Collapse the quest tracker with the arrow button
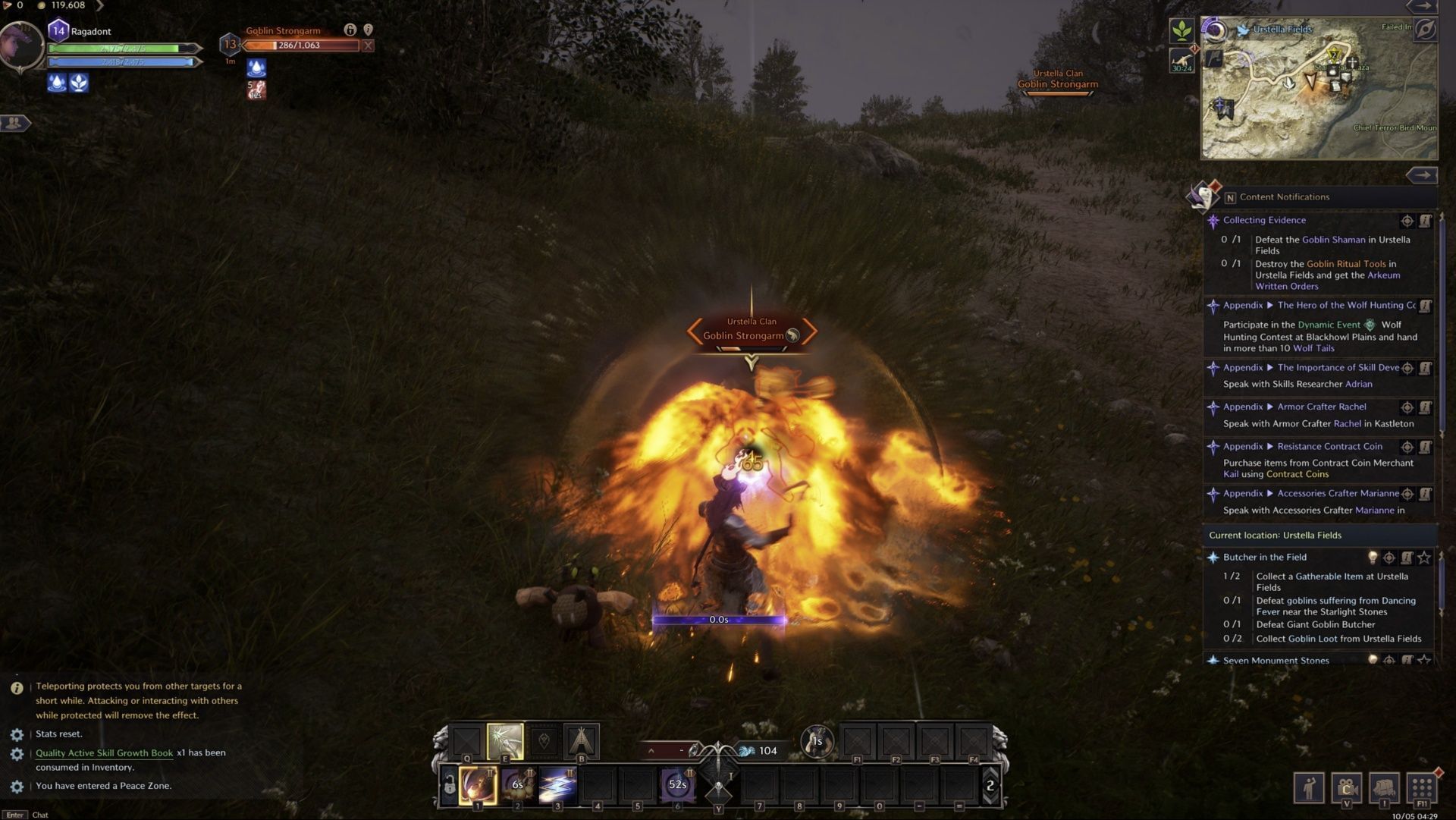1456x820 pixels. click(1421, 175)
